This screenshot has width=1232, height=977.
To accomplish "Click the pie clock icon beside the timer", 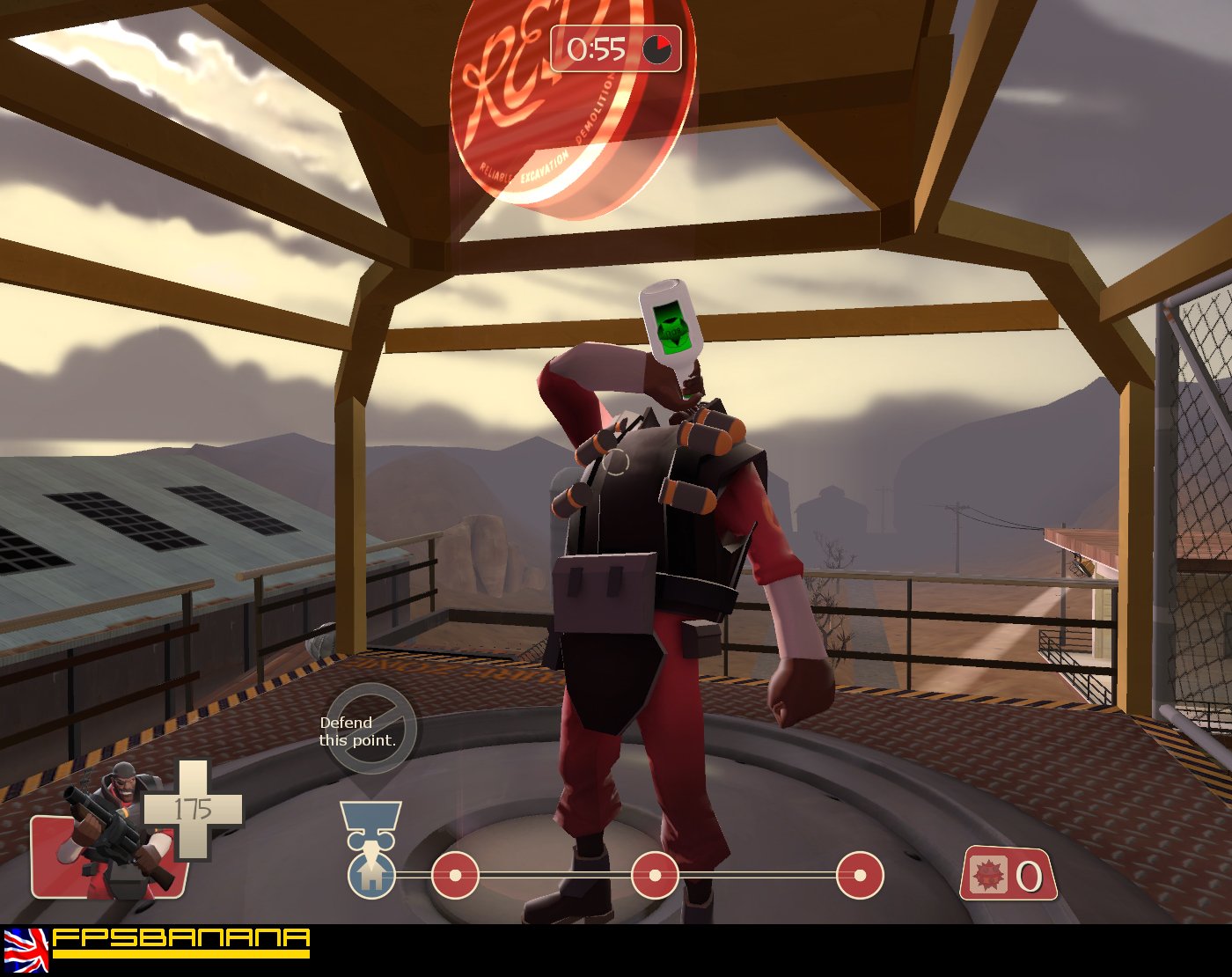I will (x=656, y=50).
